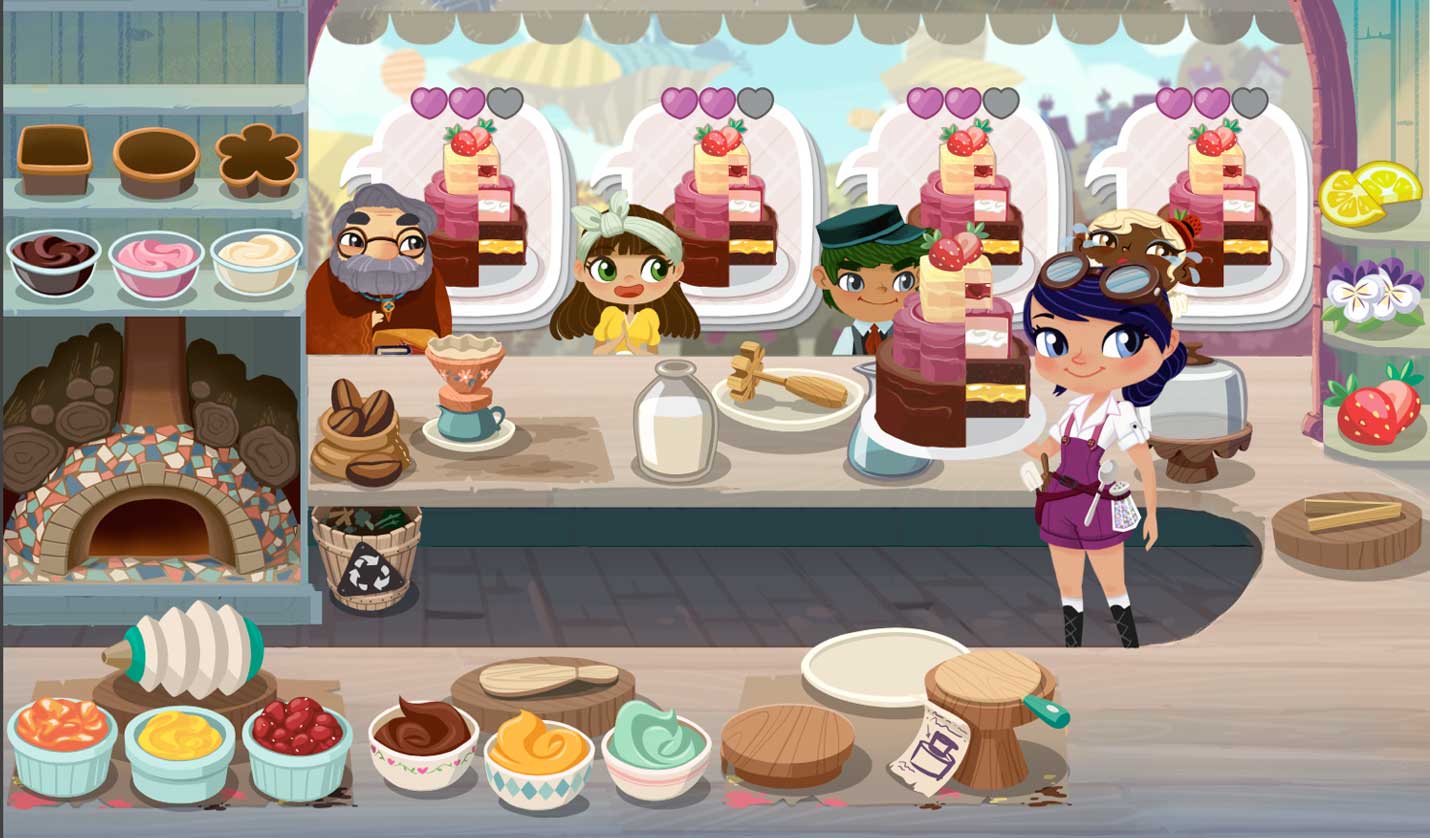The height and width of the screenshot is (838, 1430).
Task: Select the chocolate frosting bowl
Action: click(423, 742)
